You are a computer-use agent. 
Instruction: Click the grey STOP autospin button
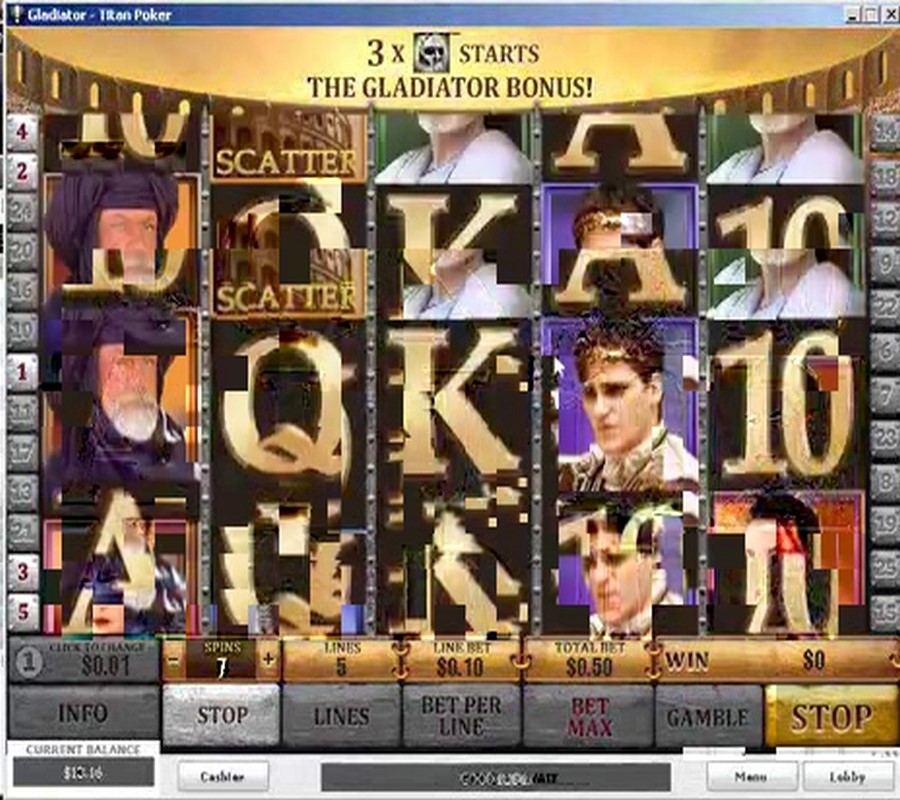(x=221, y=715)
